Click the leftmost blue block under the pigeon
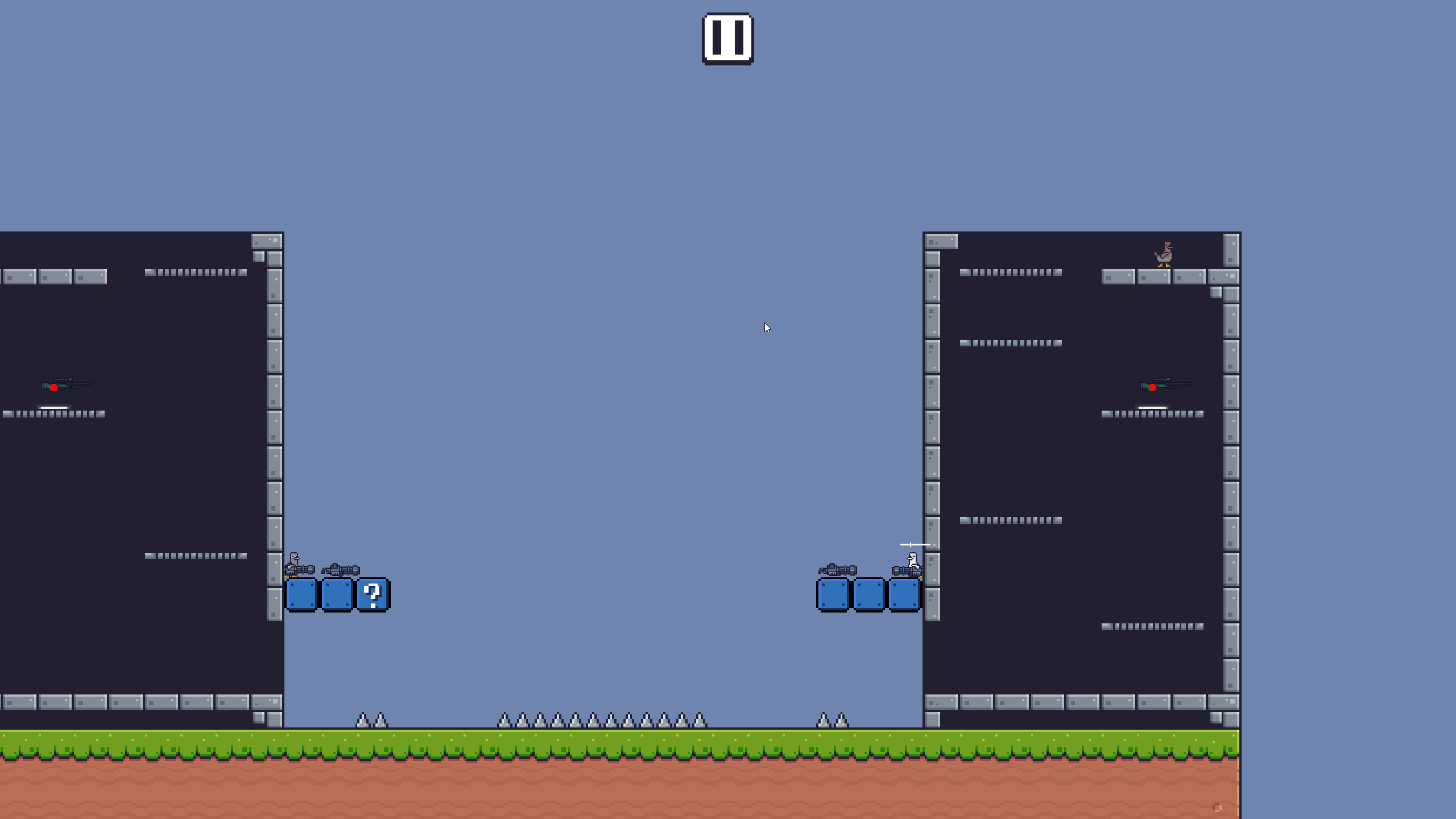1456x819 pixels. click(302, 595)
